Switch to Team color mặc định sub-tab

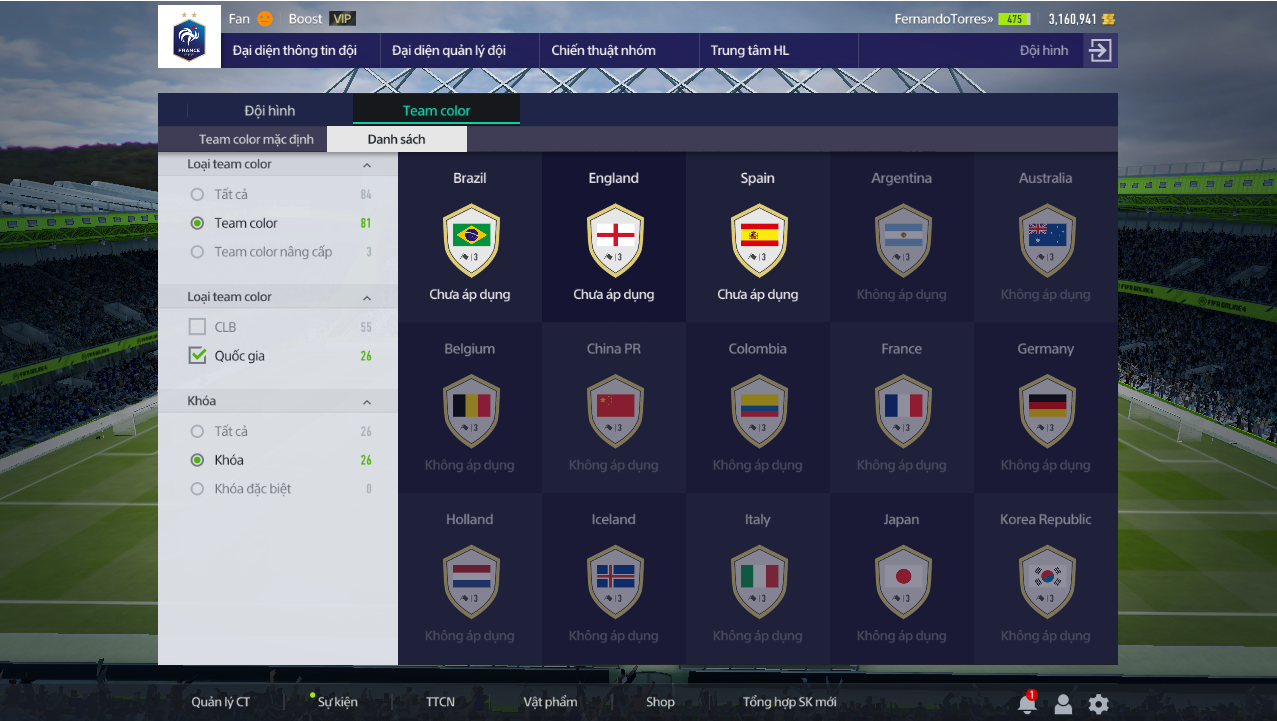(x=256, y=139)
